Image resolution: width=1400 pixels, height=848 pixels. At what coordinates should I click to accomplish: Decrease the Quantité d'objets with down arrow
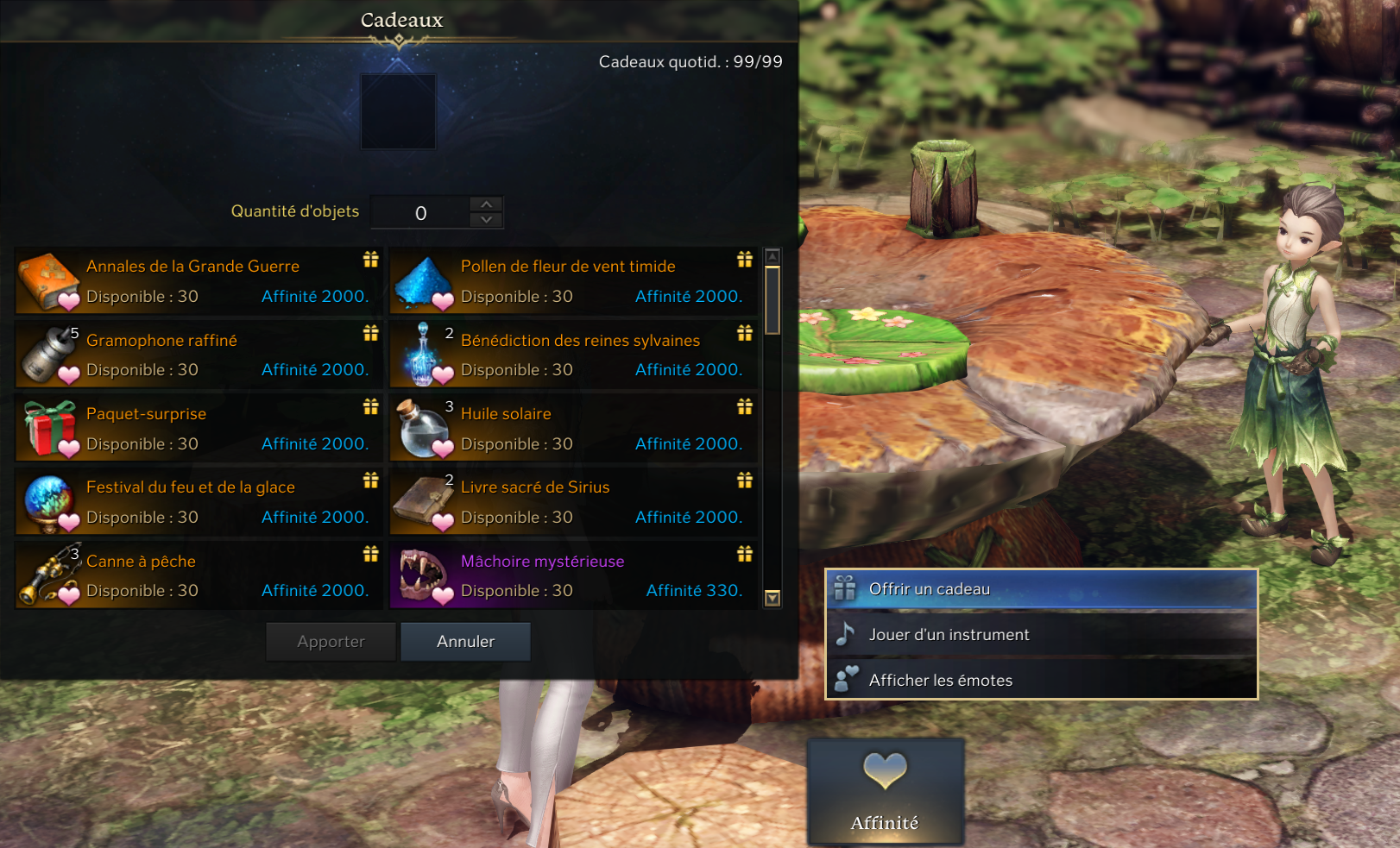coord(487,220)
